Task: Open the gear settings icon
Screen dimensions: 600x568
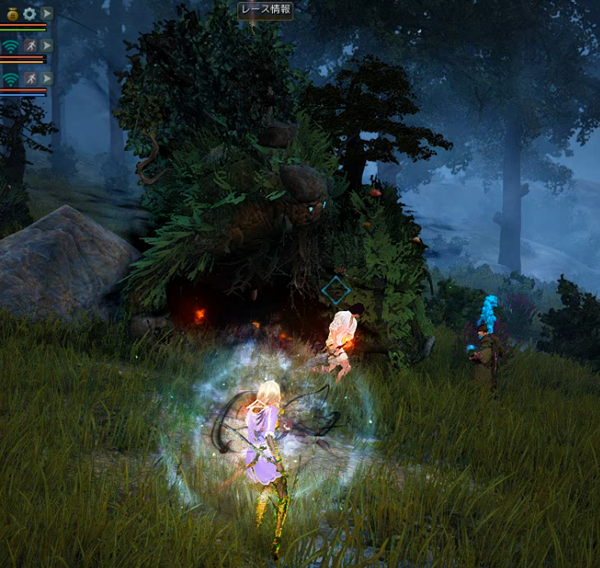Action: click(29, 14)
